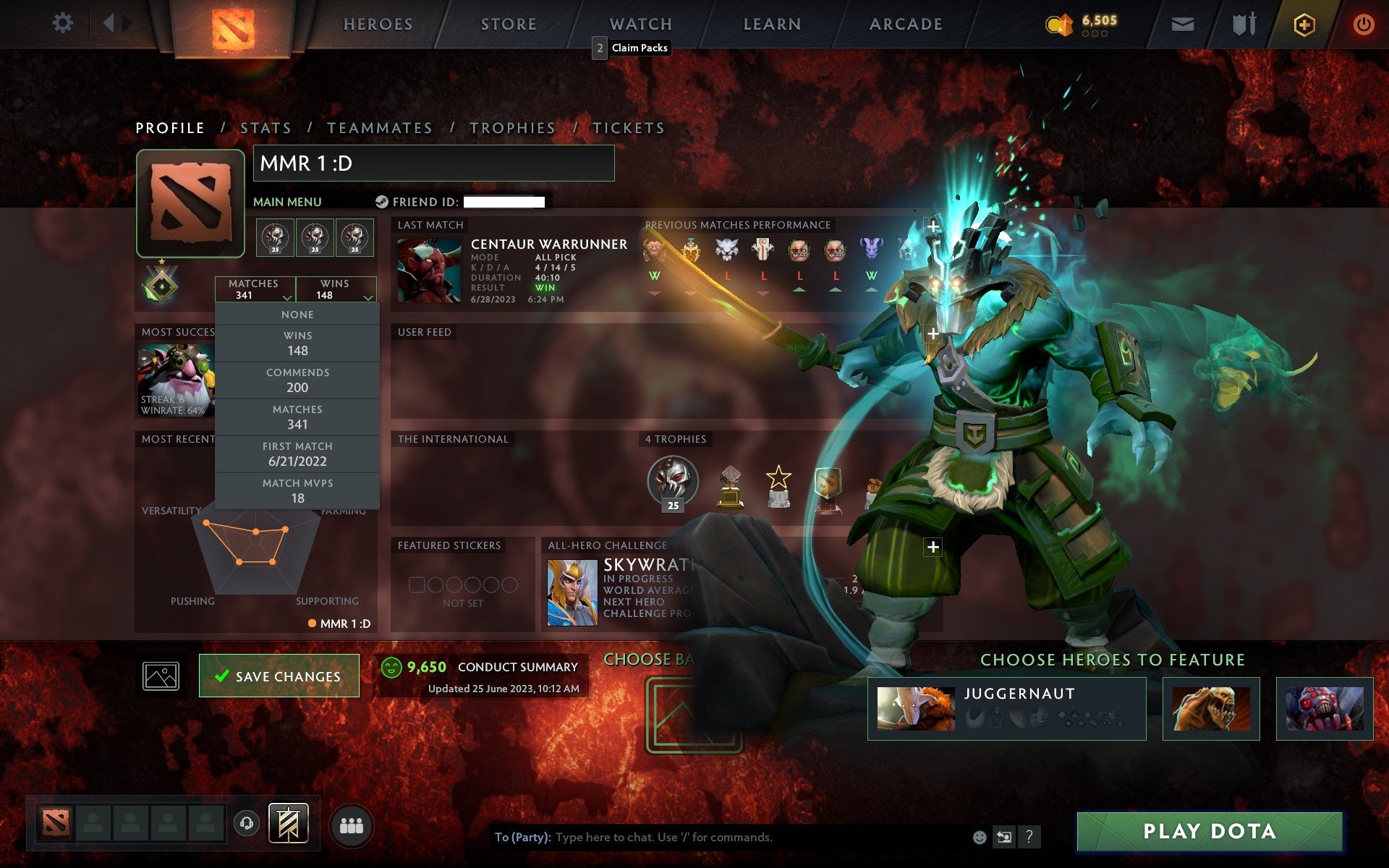The width and height of the screenshot is (1389, 868).
Task: Open the WINS stat dropdown
Action: click(336, 289)
